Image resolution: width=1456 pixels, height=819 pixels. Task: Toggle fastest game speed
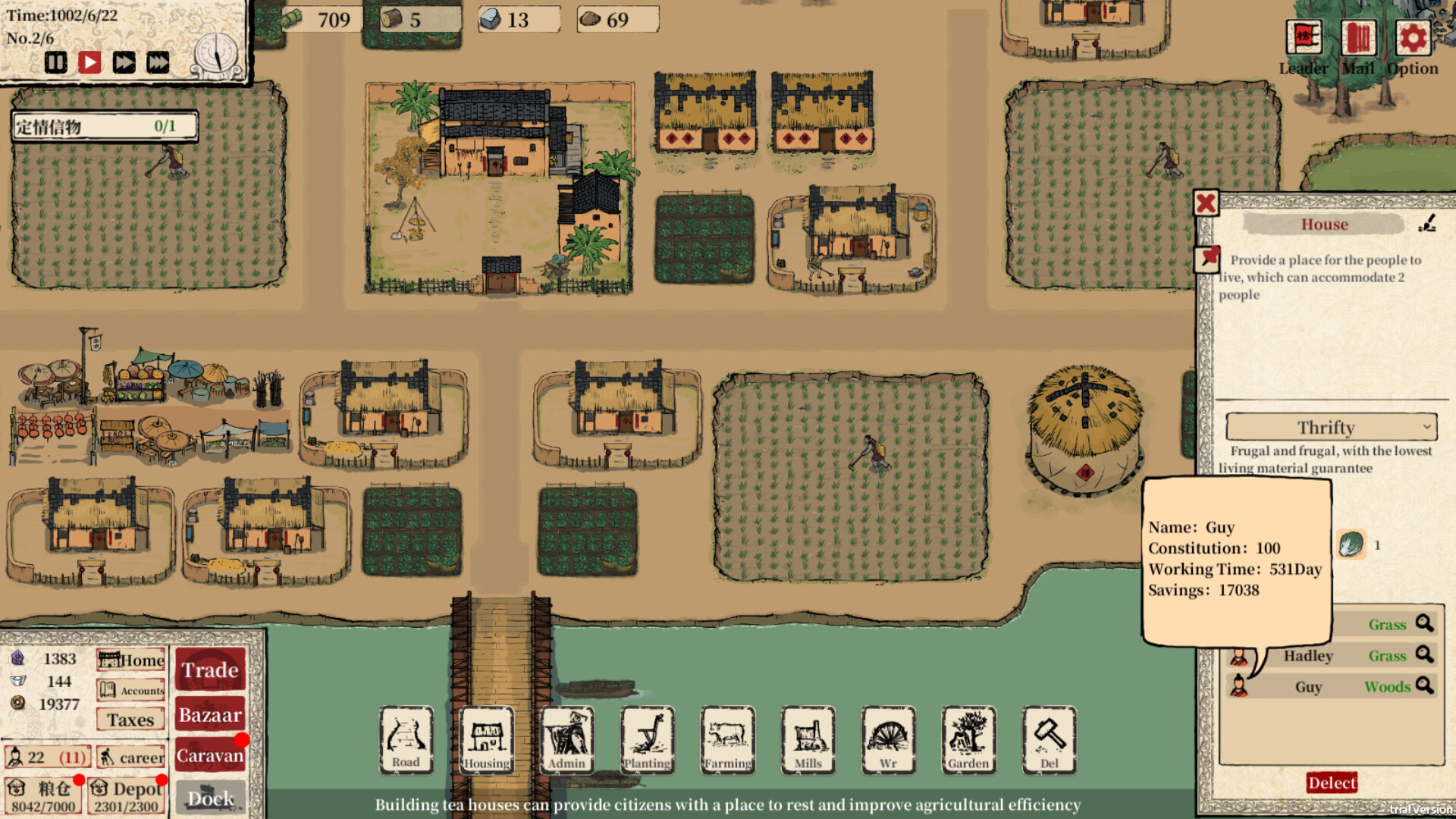(157, 62)
